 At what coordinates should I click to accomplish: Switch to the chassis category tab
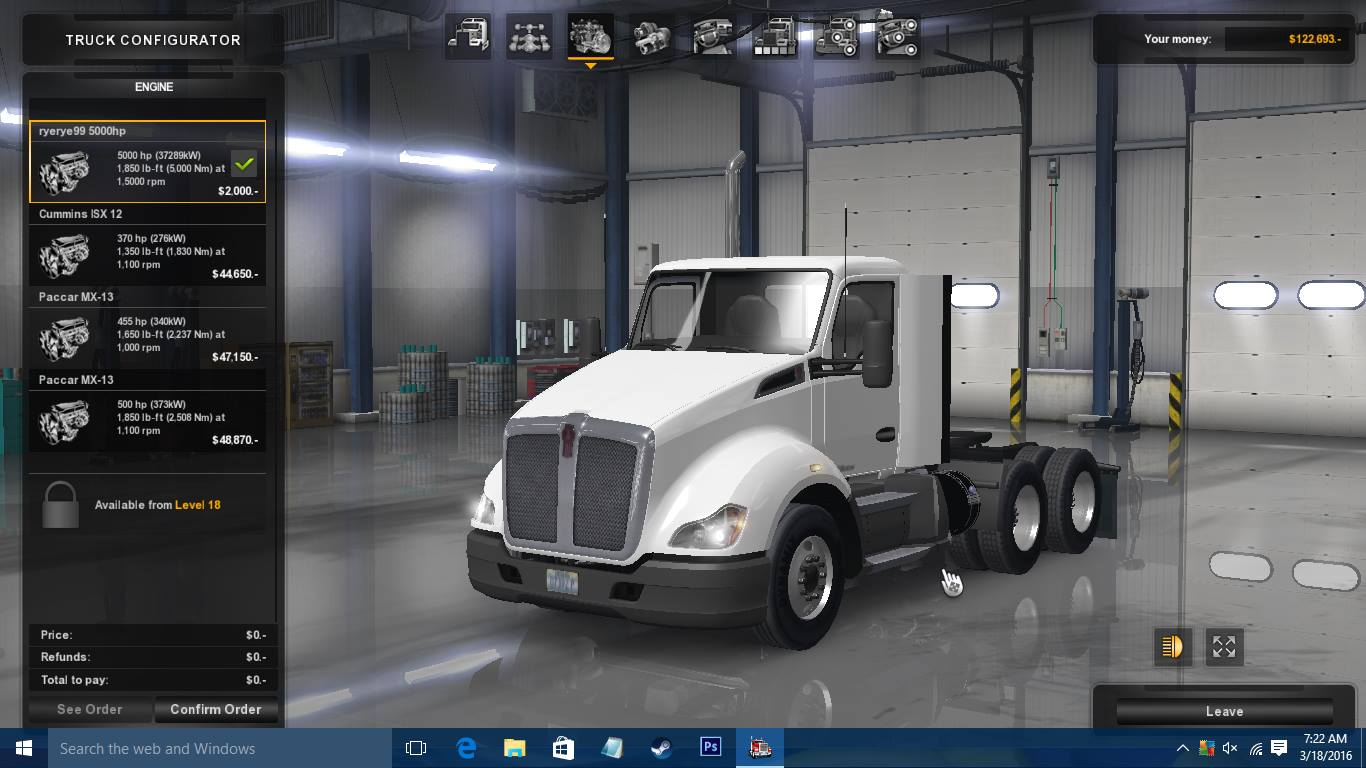(529, 37)
